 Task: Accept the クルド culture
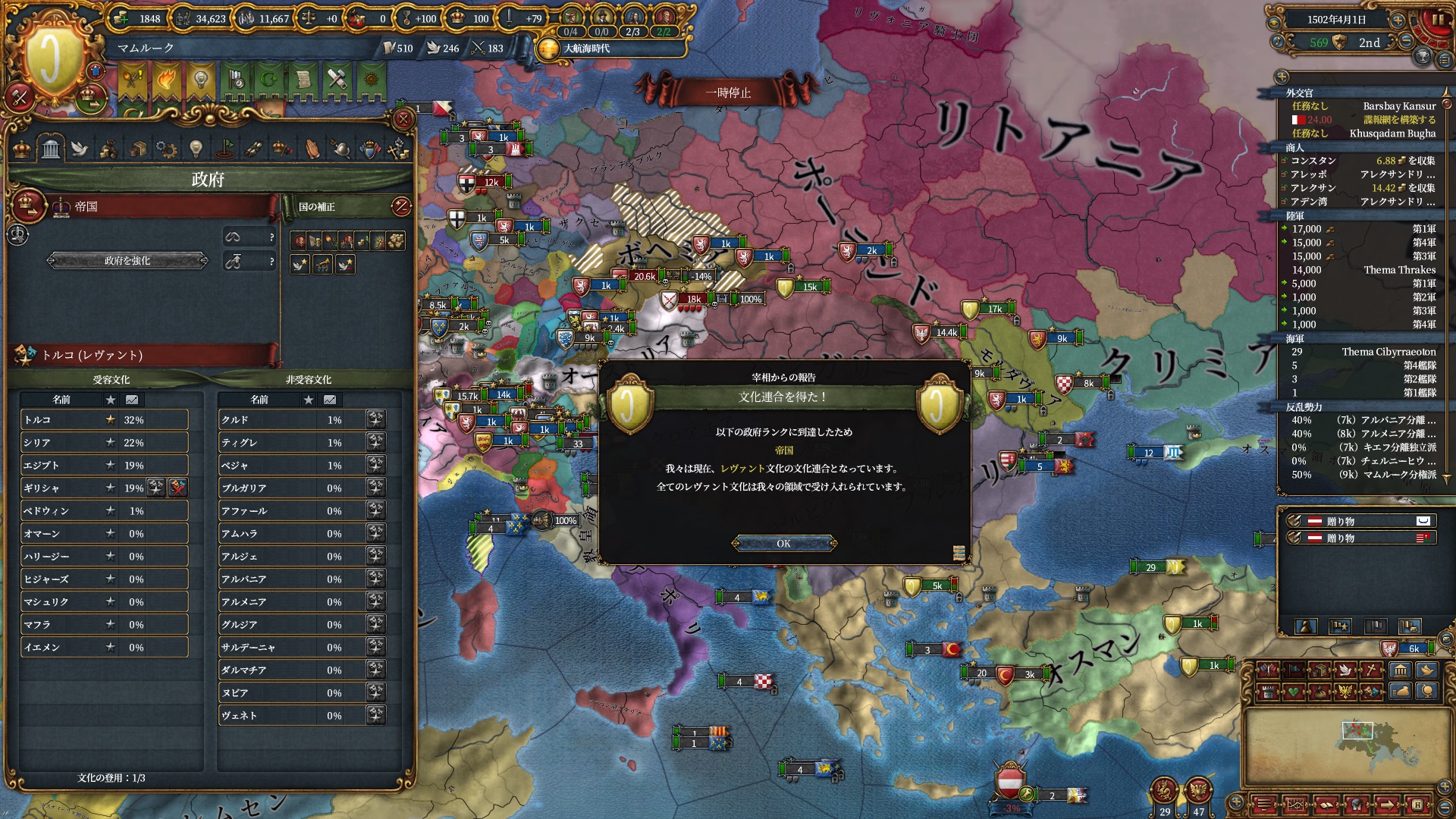coord(375,419)
